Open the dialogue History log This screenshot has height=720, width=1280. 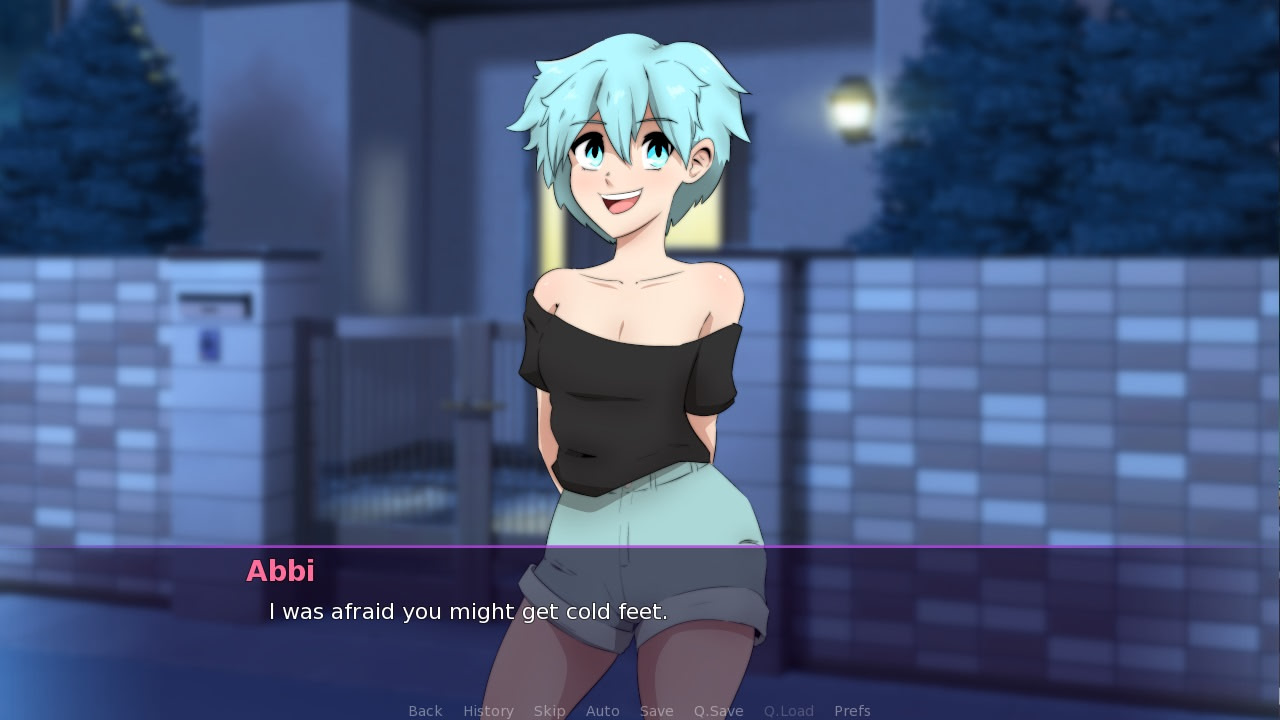click(x=488, y=711)
